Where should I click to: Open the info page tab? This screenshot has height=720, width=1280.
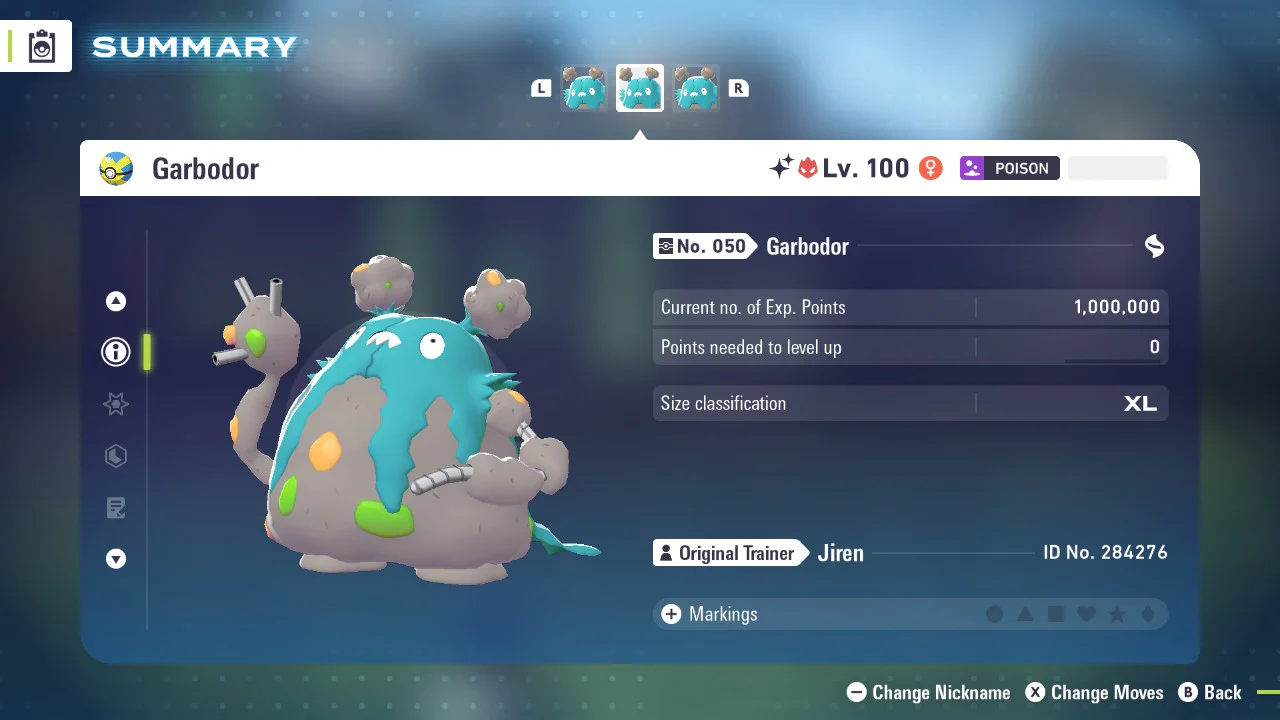click(116, 352)
